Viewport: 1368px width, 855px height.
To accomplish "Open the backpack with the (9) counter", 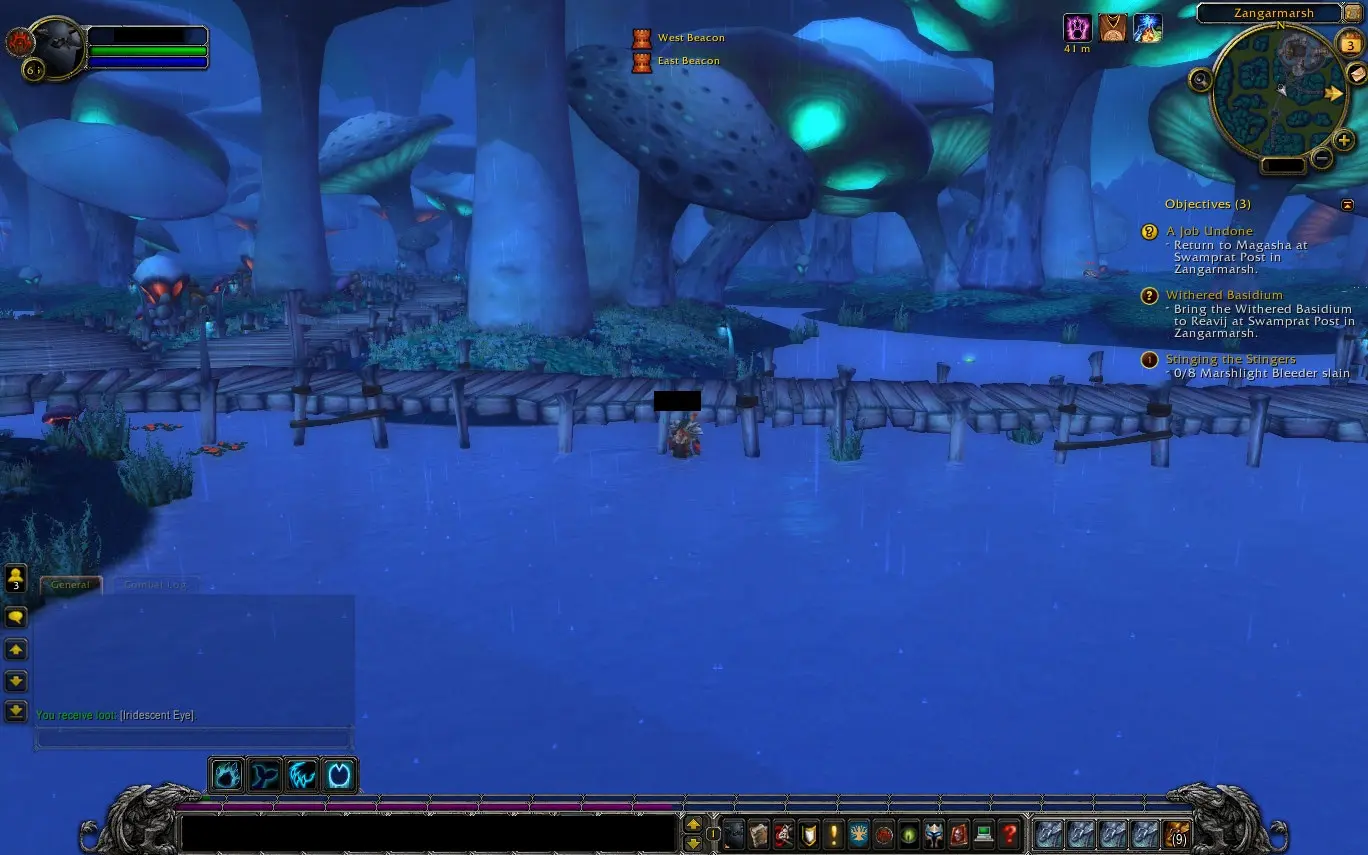I will click(x=1176, y=834).
